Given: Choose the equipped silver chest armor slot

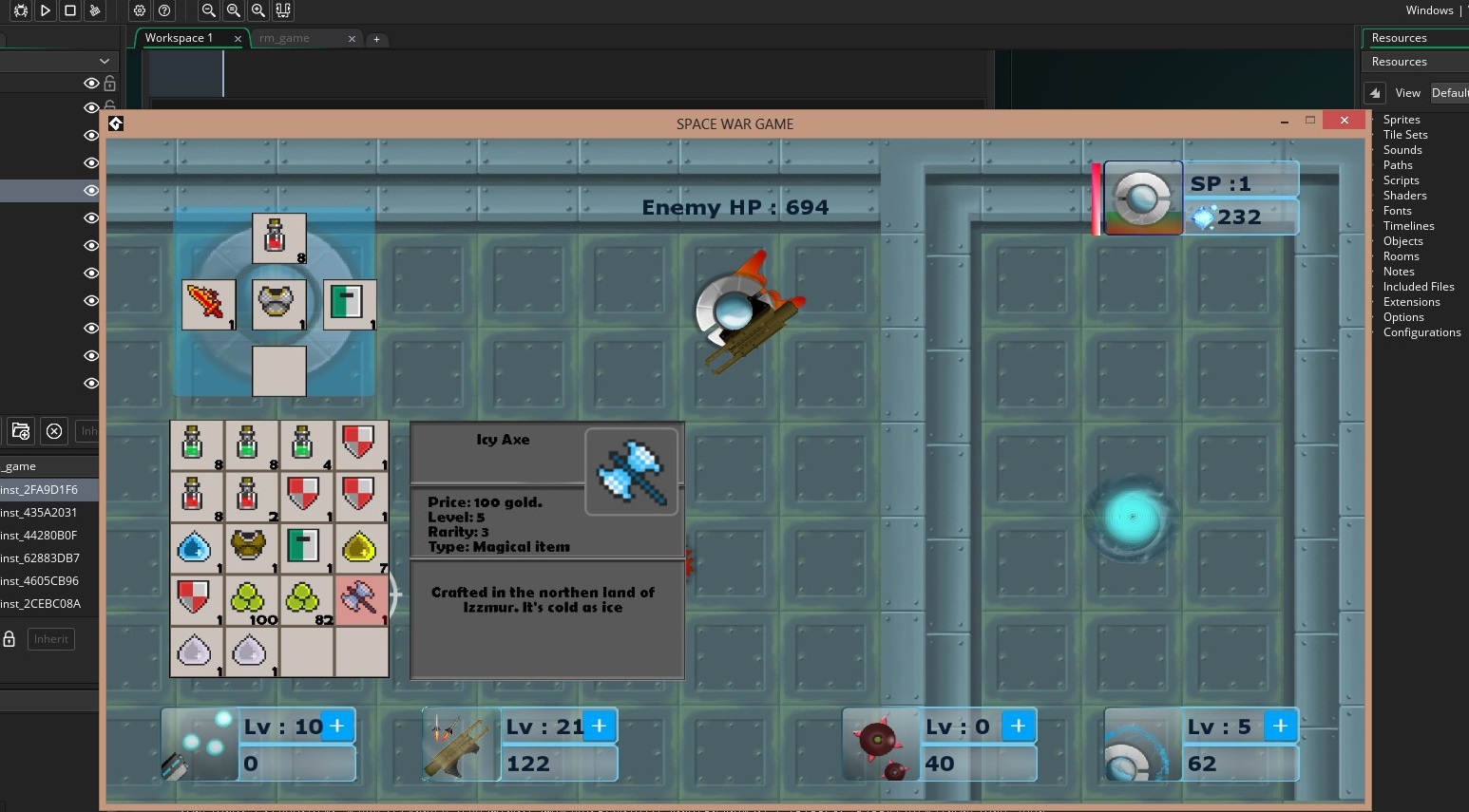Looking at the screenshot, I should coord(278,305).
